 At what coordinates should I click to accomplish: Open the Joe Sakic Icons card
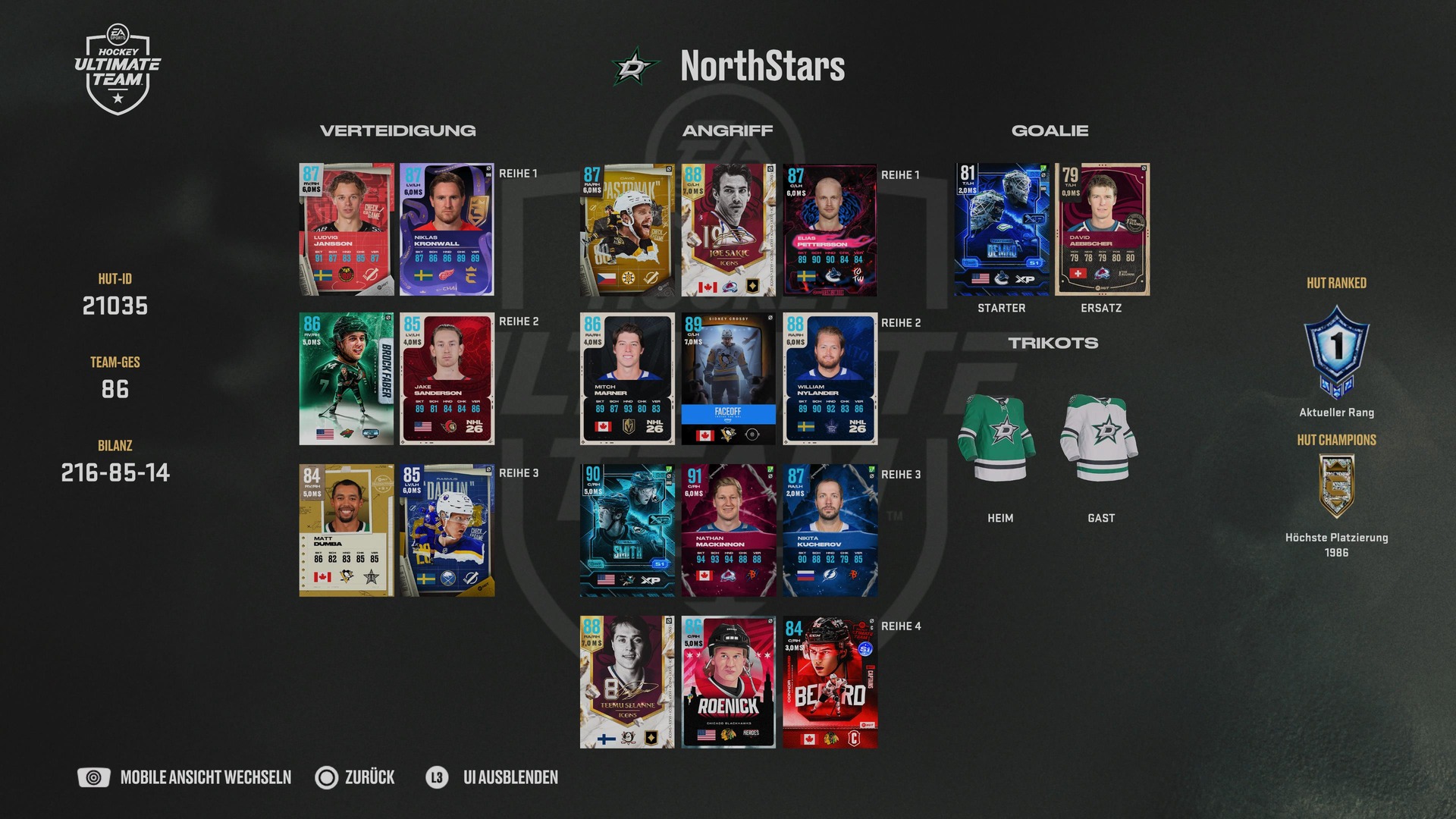coord(728,230)
